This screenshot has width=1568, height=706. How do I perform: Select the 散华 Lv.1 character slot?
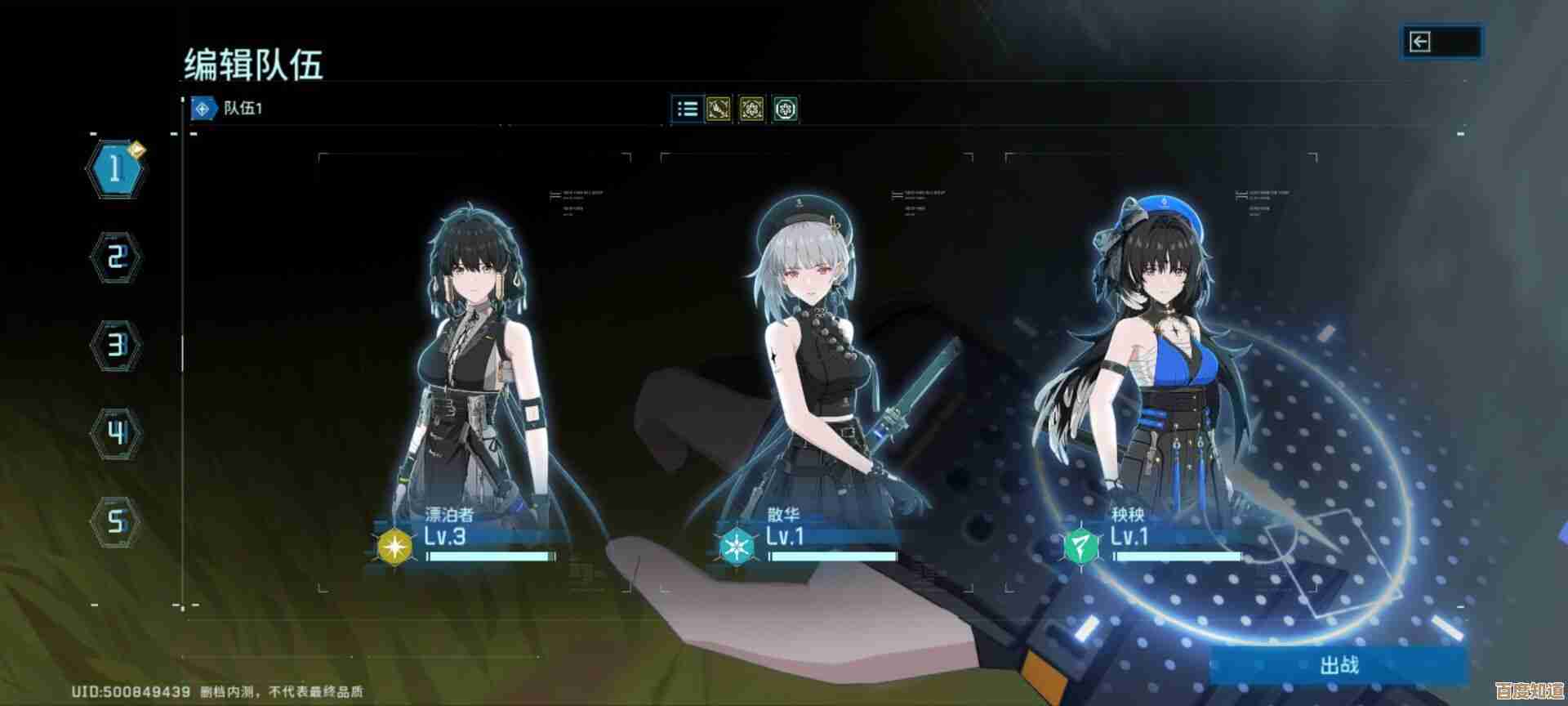[817, 368]
